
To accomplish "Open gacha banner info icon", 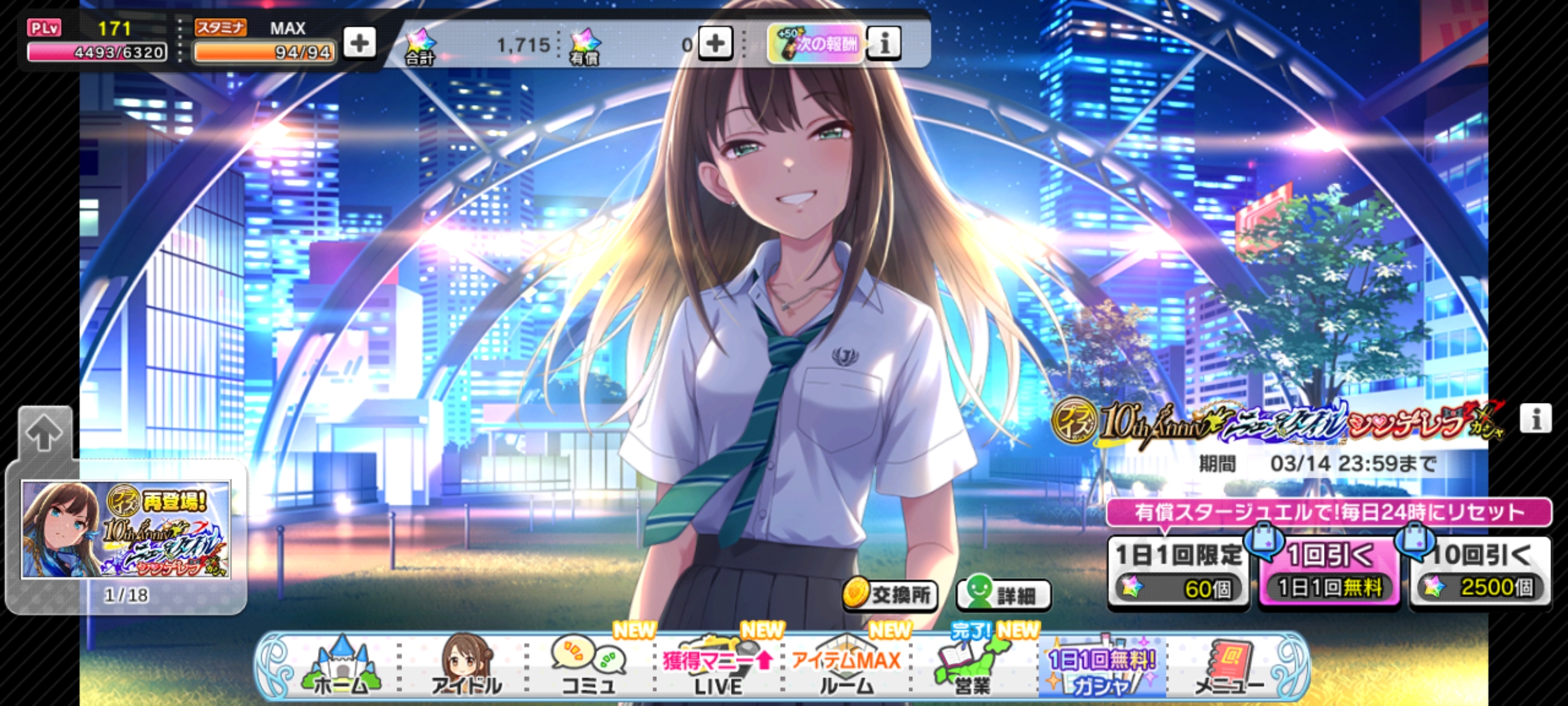I will (x=1536, y=419).
